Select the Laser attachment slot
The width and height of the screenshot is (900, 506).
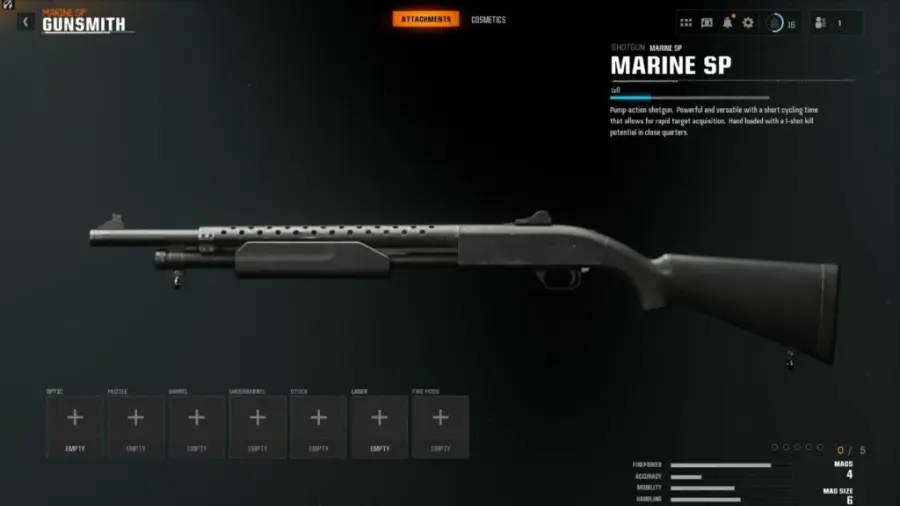380,426
